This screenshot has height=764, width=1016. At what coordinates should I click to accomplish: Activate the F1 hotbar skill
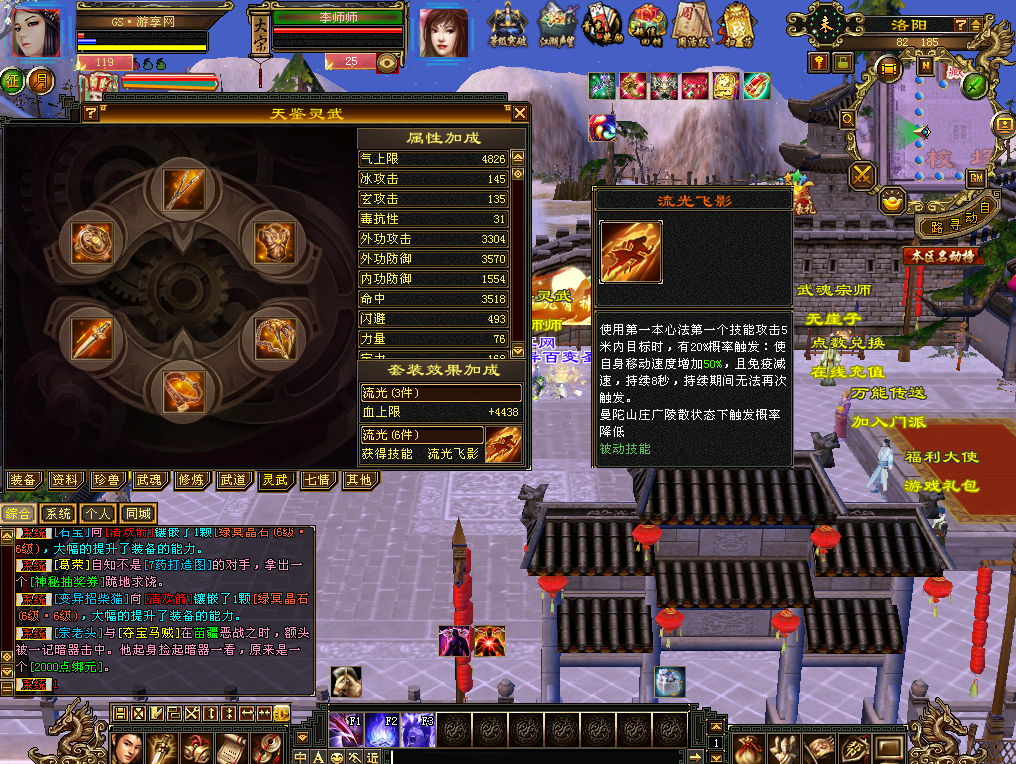coord(344,730)
